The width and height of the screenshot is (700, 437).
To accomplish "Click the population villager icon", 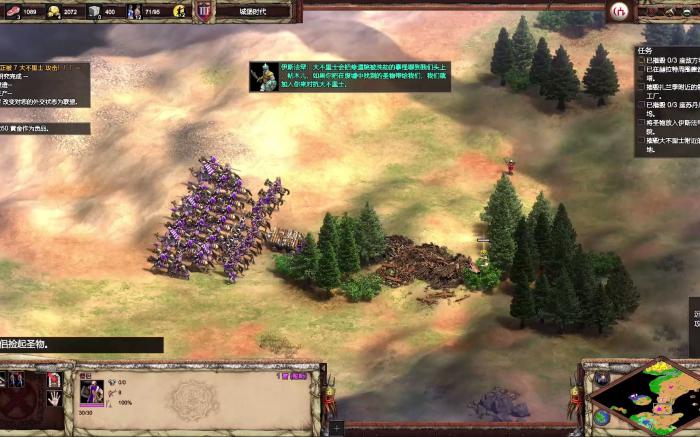I will (133, 11).
